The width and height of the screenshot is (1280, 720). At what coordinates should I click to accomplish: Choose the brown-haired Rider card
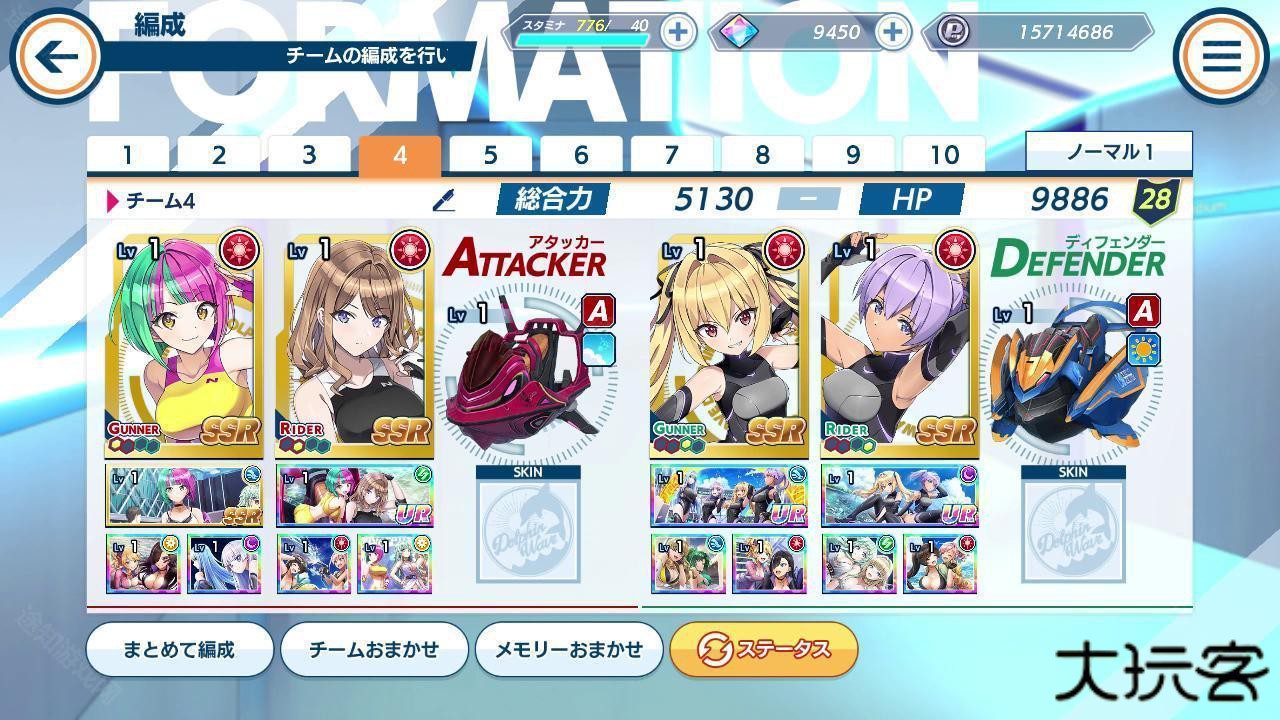(356, 340)
